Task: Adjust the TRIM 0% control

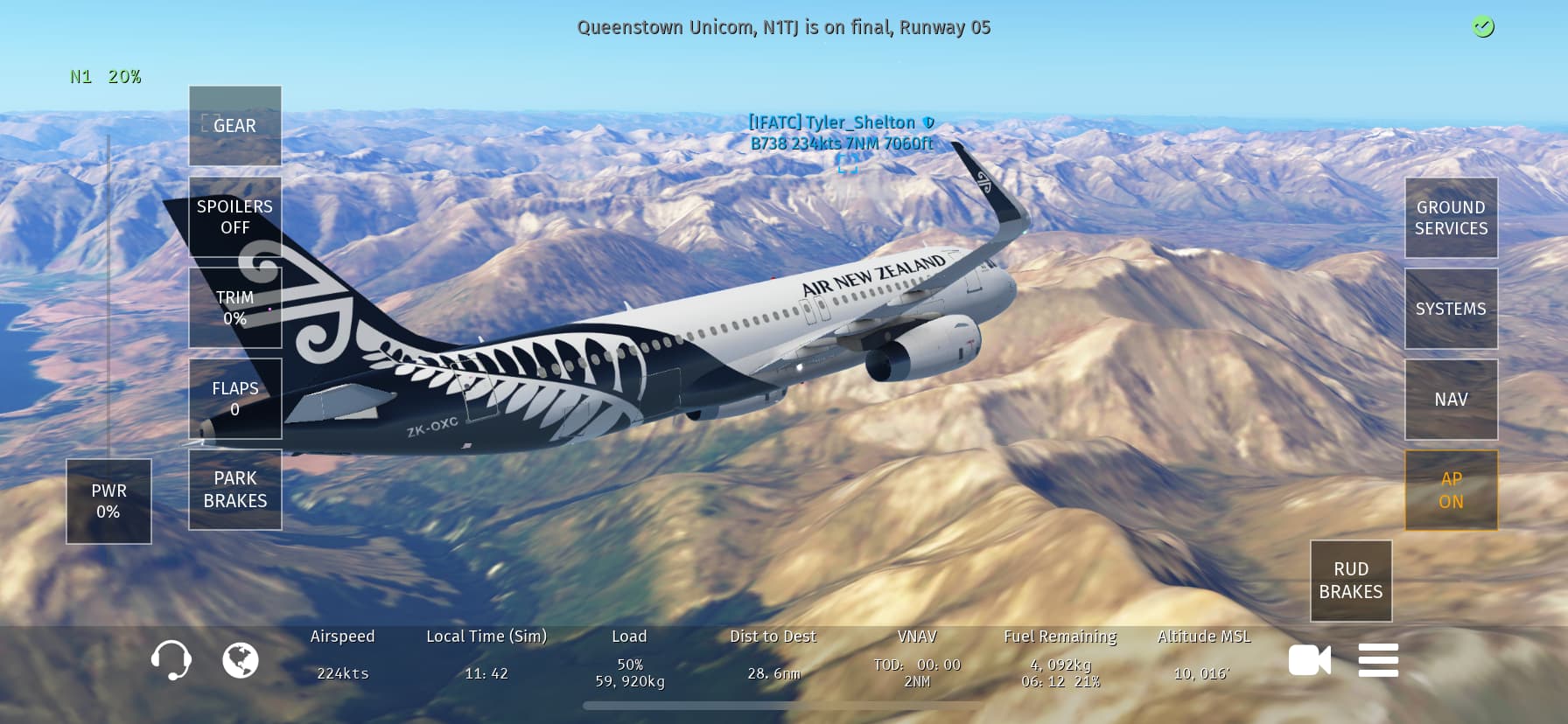Action: coord(234,308)
